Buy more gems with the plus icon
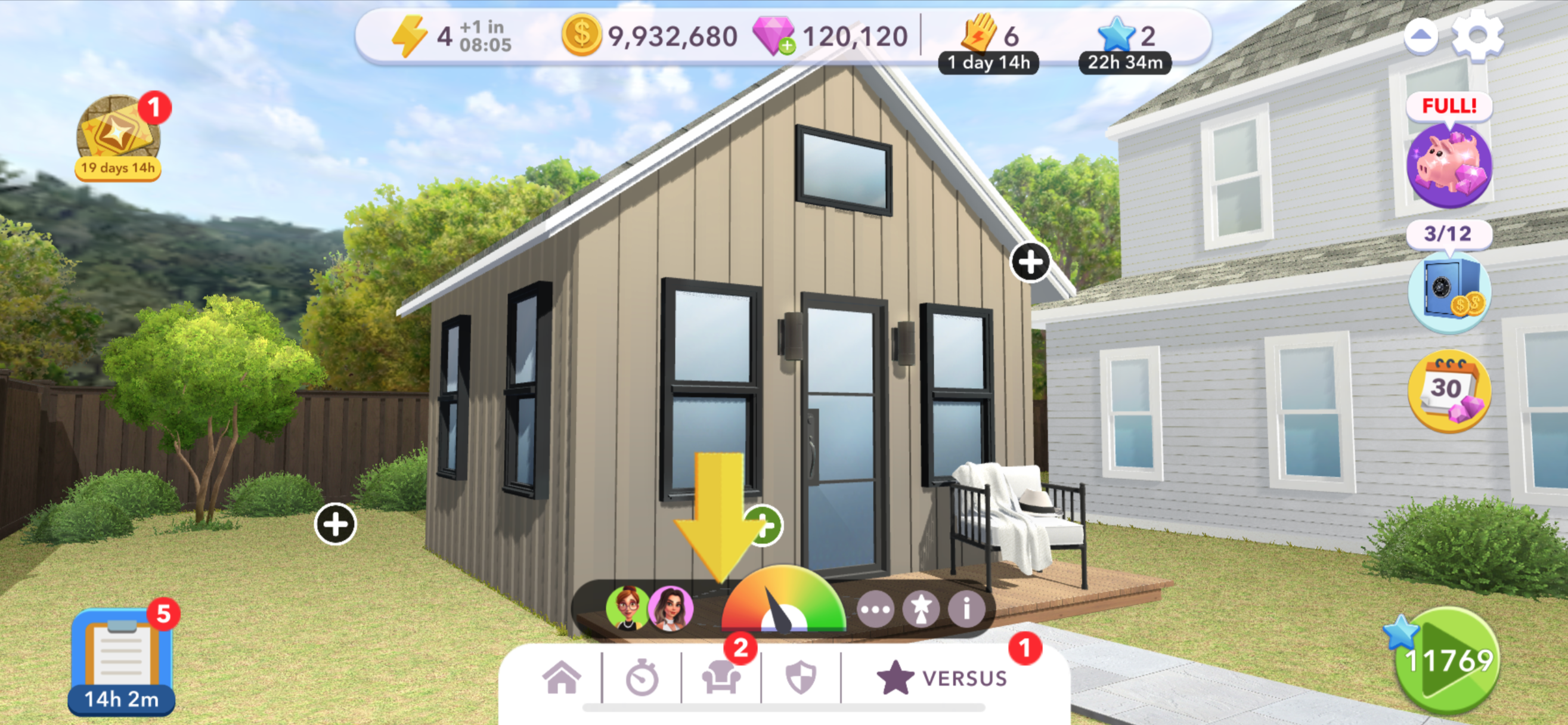The height and width of the screenshot is (725, 1568). click(787, 46)
